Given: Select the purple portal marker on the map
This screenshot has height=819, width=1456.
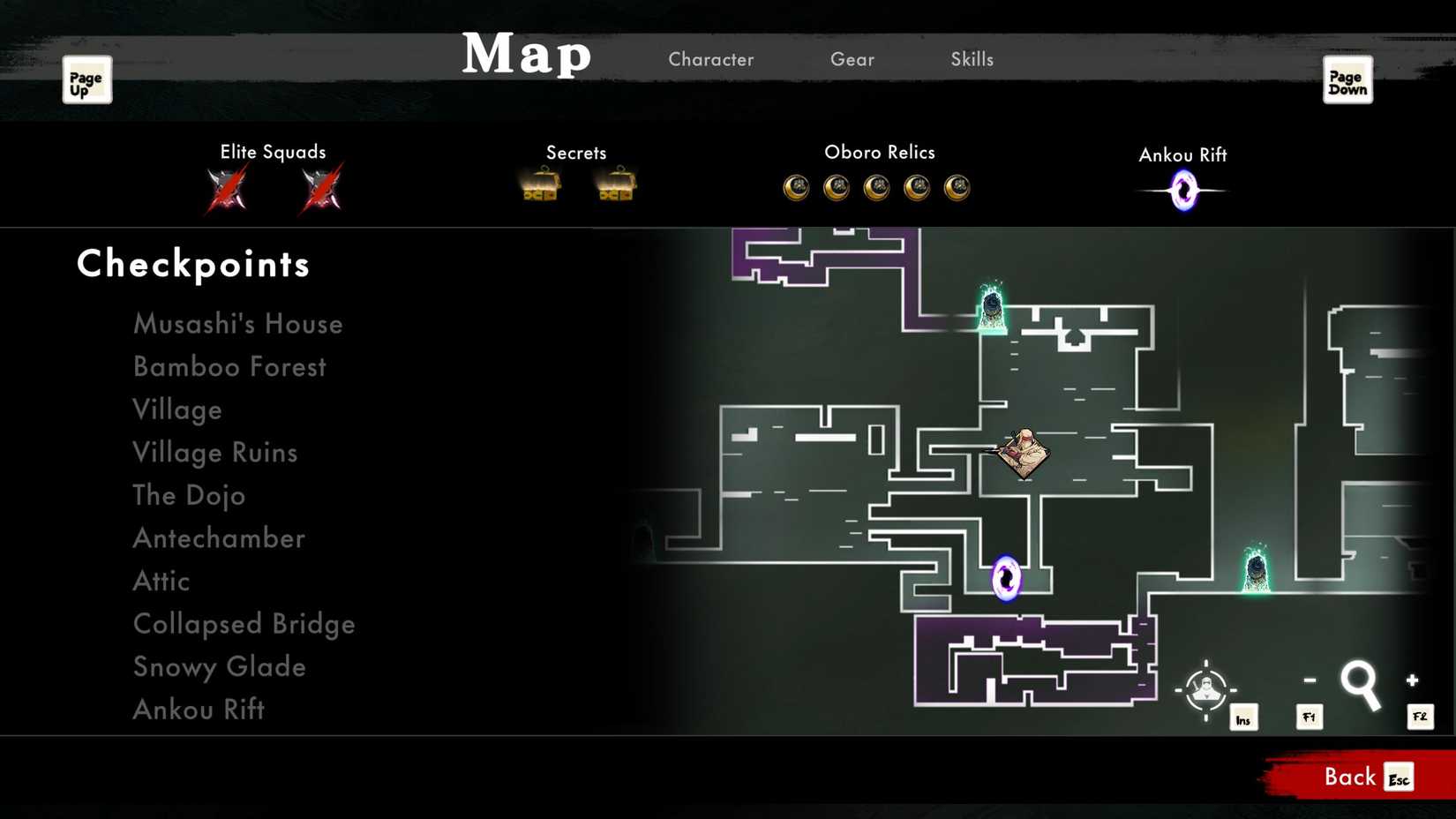Looking at the screenshot, I should [1009, 578].
